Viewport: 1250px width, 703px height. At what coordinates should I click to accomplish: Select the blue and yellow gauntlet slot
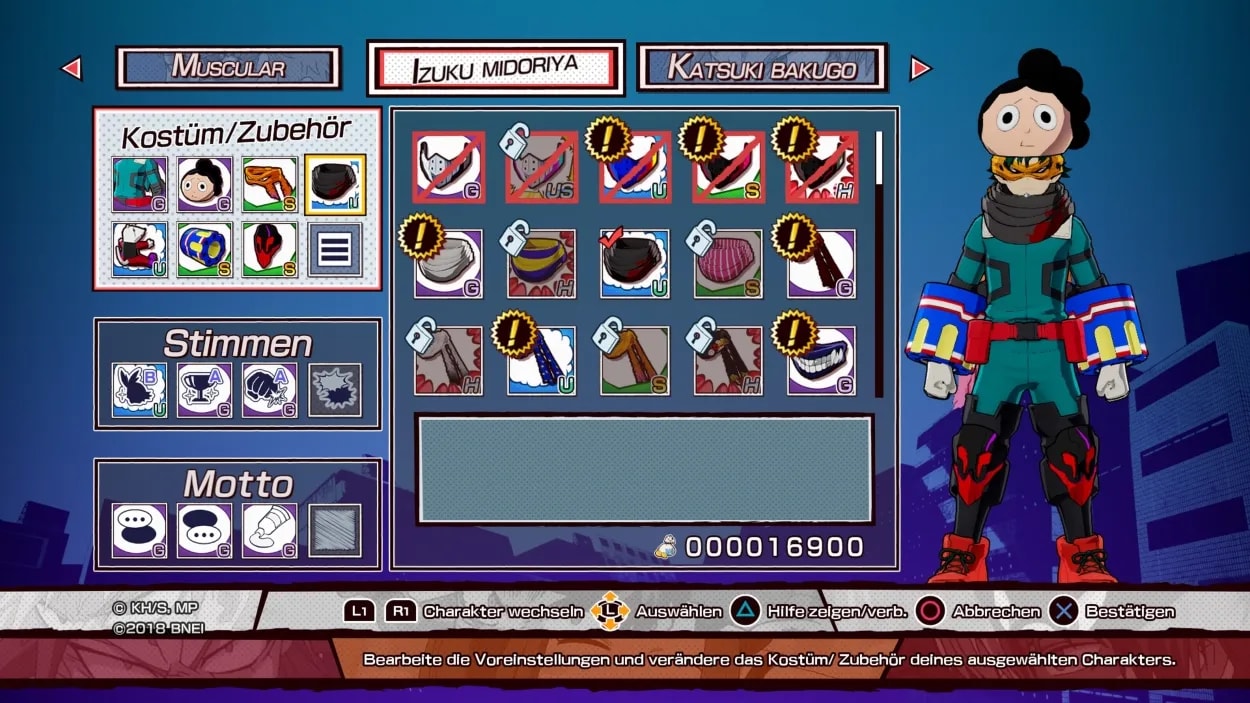click(205, 249)
